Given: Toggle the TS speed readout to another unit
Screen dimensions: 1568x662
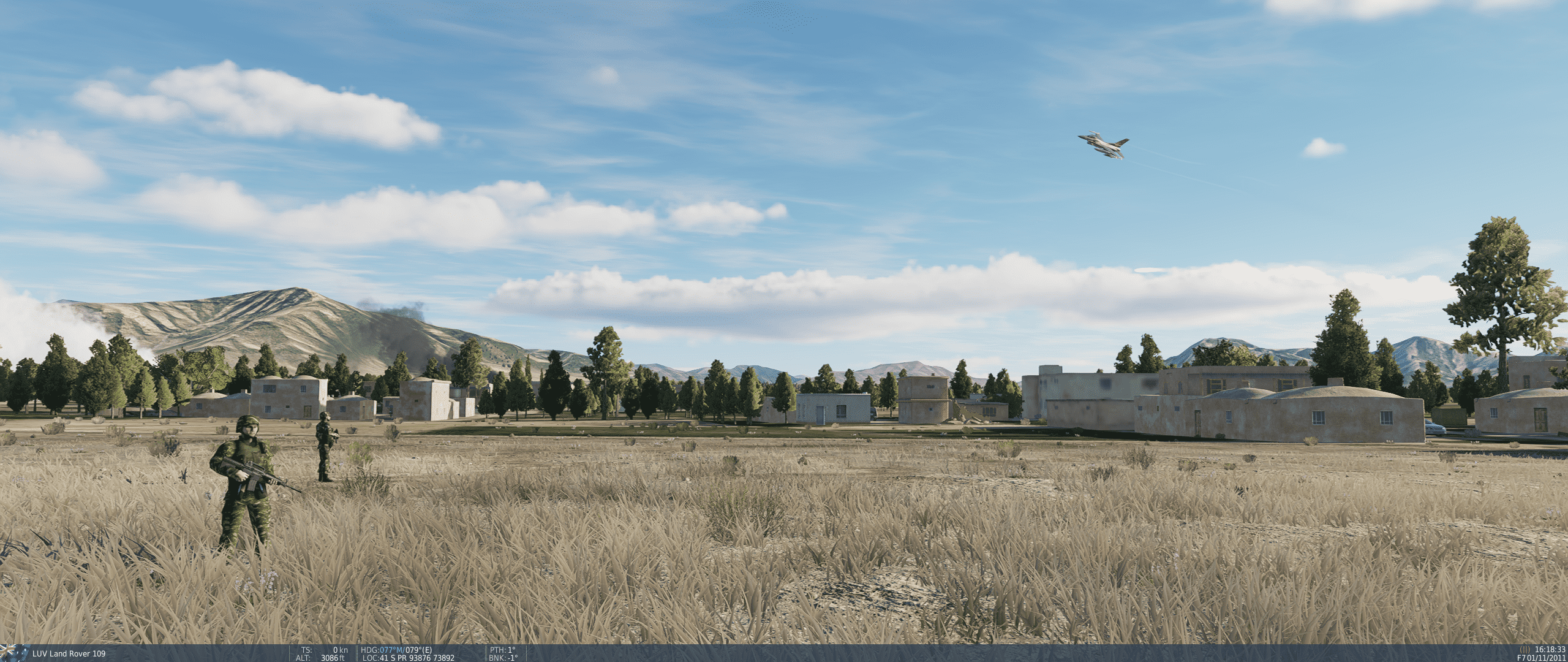Looking at the screenshot, I should pos(325,649).
